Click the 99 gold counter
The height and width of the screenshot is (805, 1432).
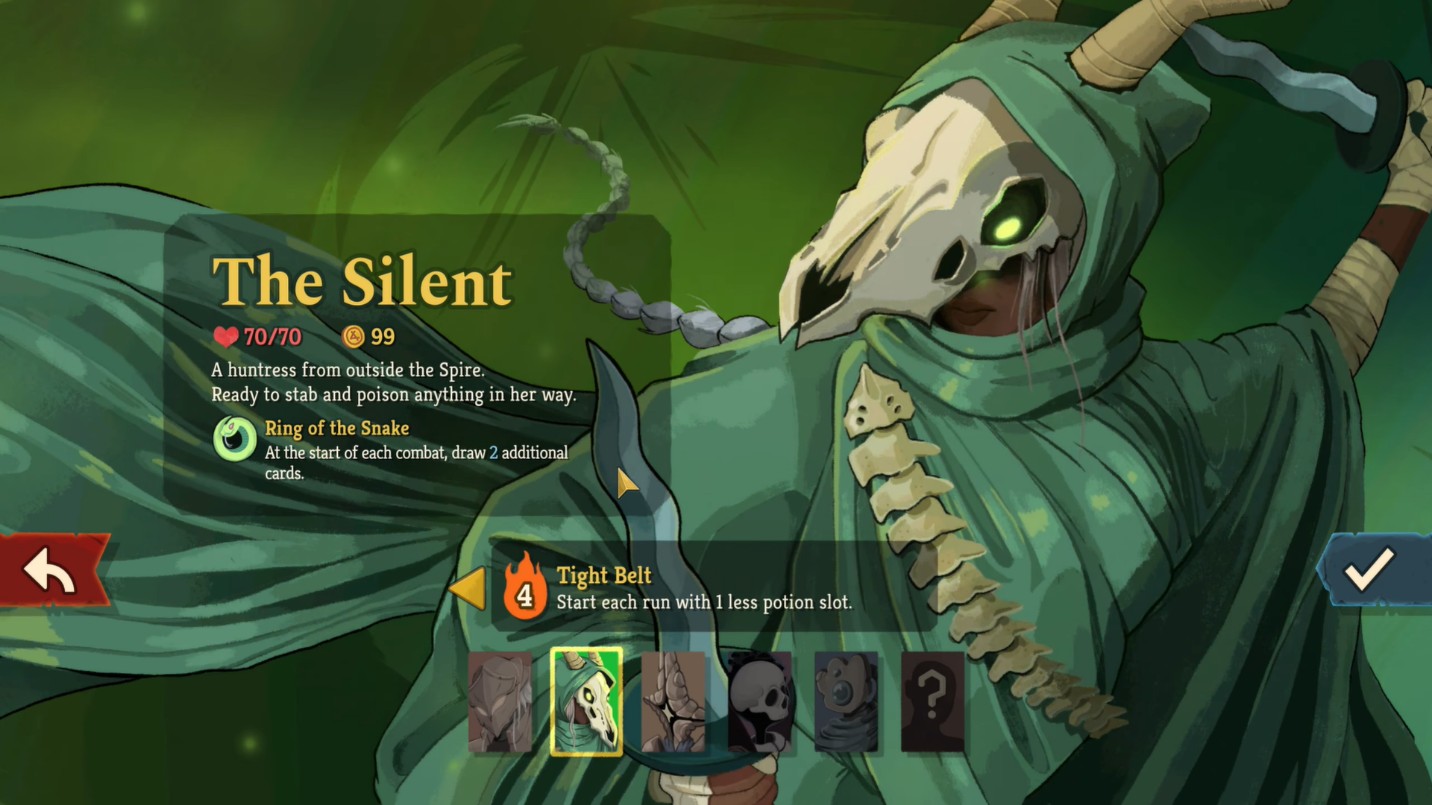click(380, 336)
